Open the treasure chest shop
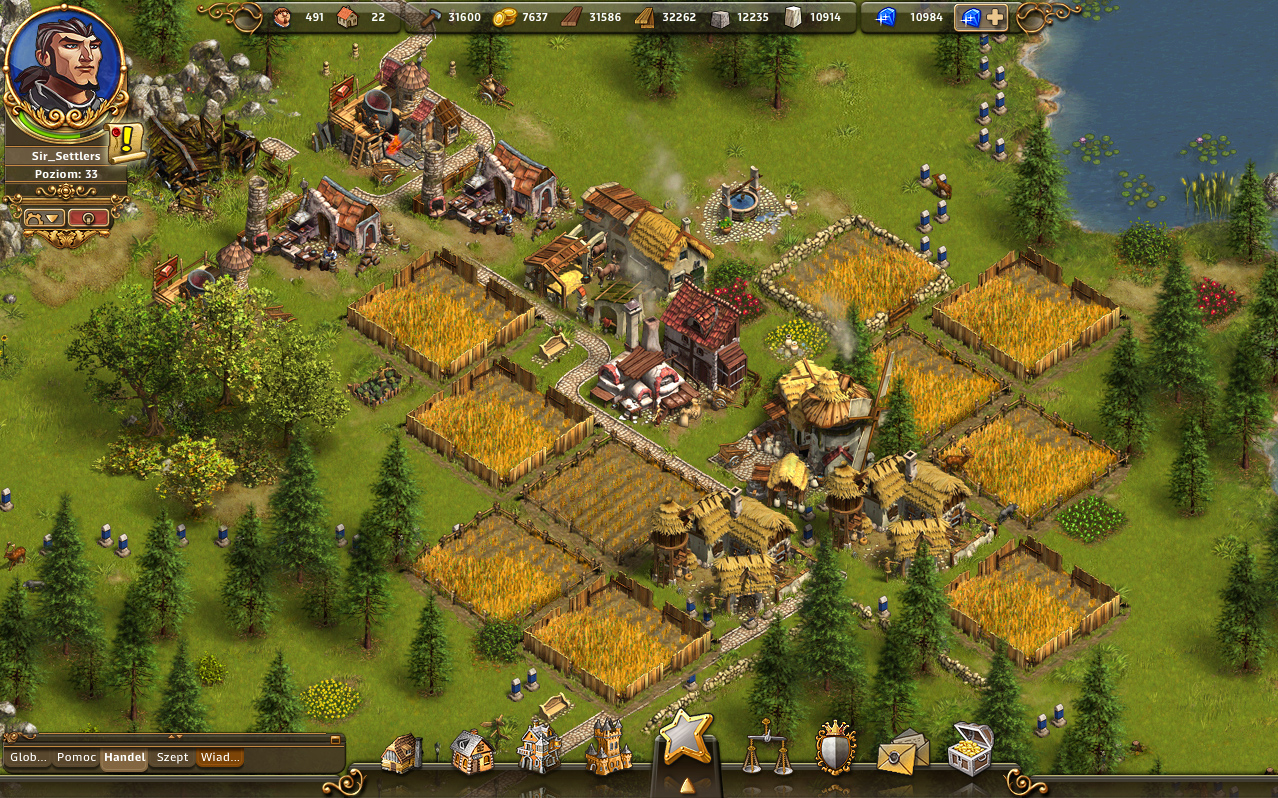Screen dimensions: 1278x798 point(970,749)
